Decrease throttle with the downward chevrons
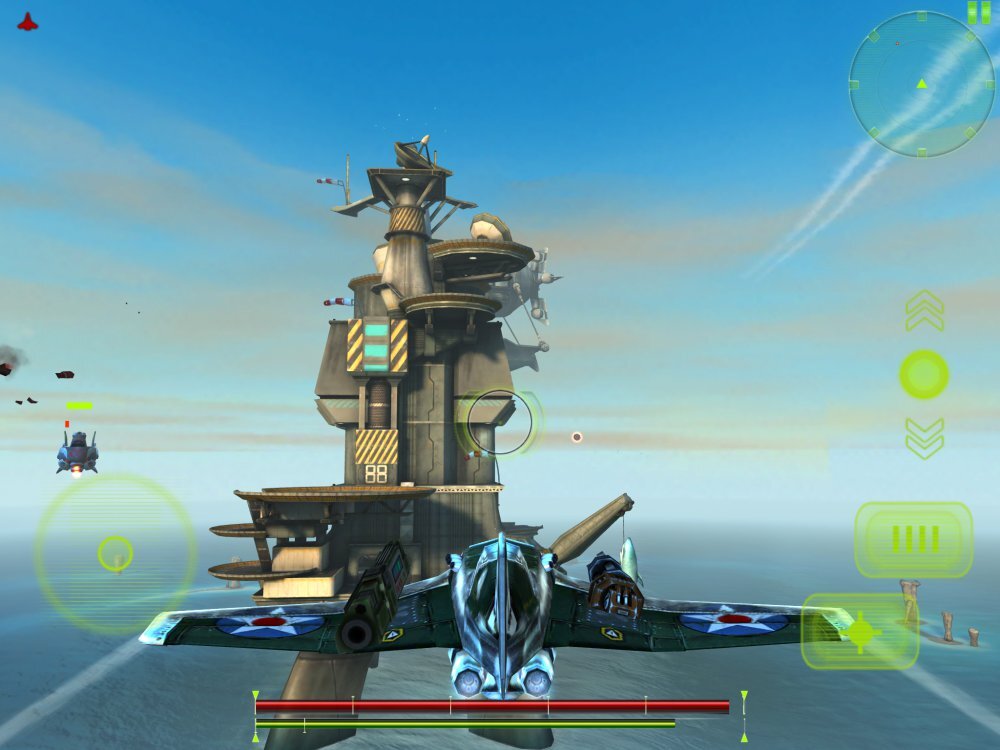 point(924,437)
